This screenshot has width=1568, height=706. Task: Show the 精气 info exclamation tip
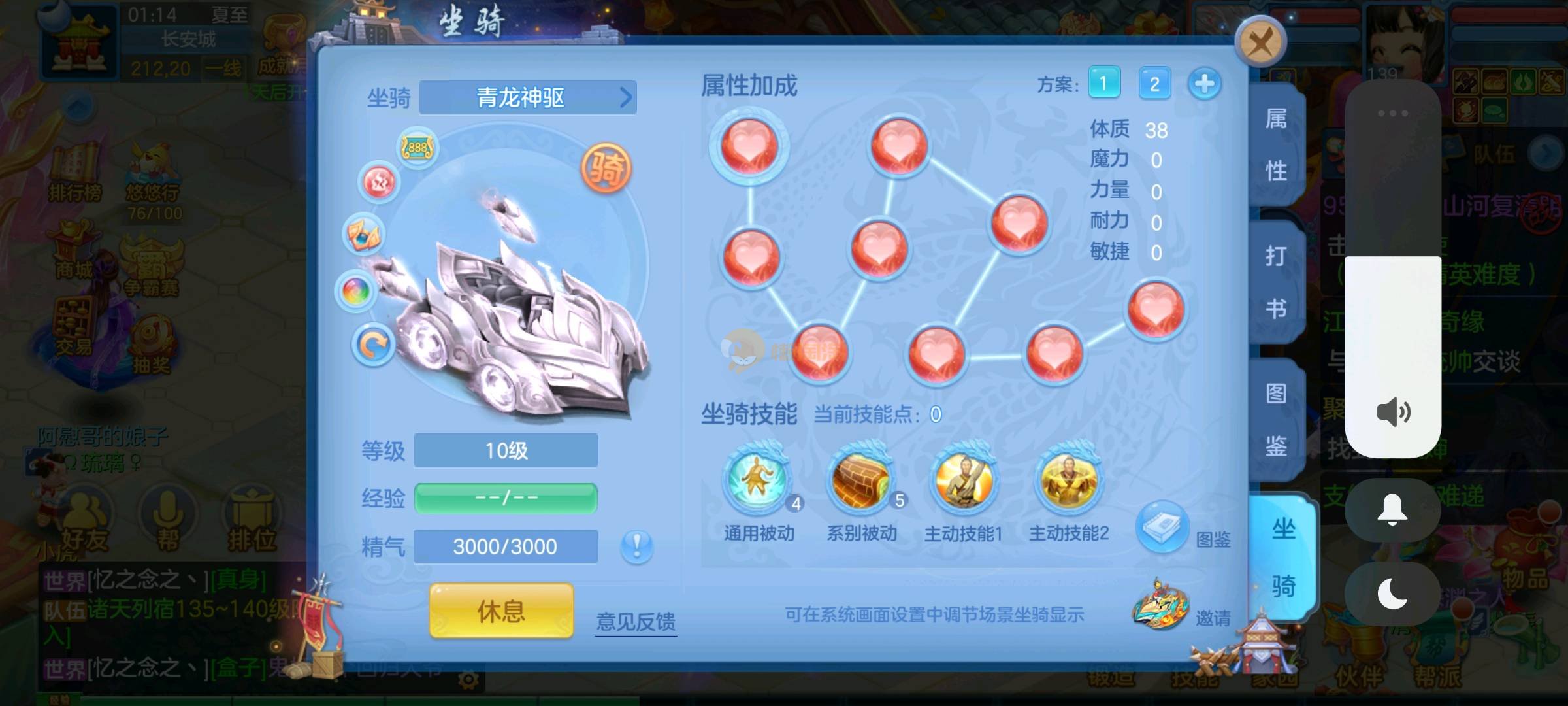[636, 545]
